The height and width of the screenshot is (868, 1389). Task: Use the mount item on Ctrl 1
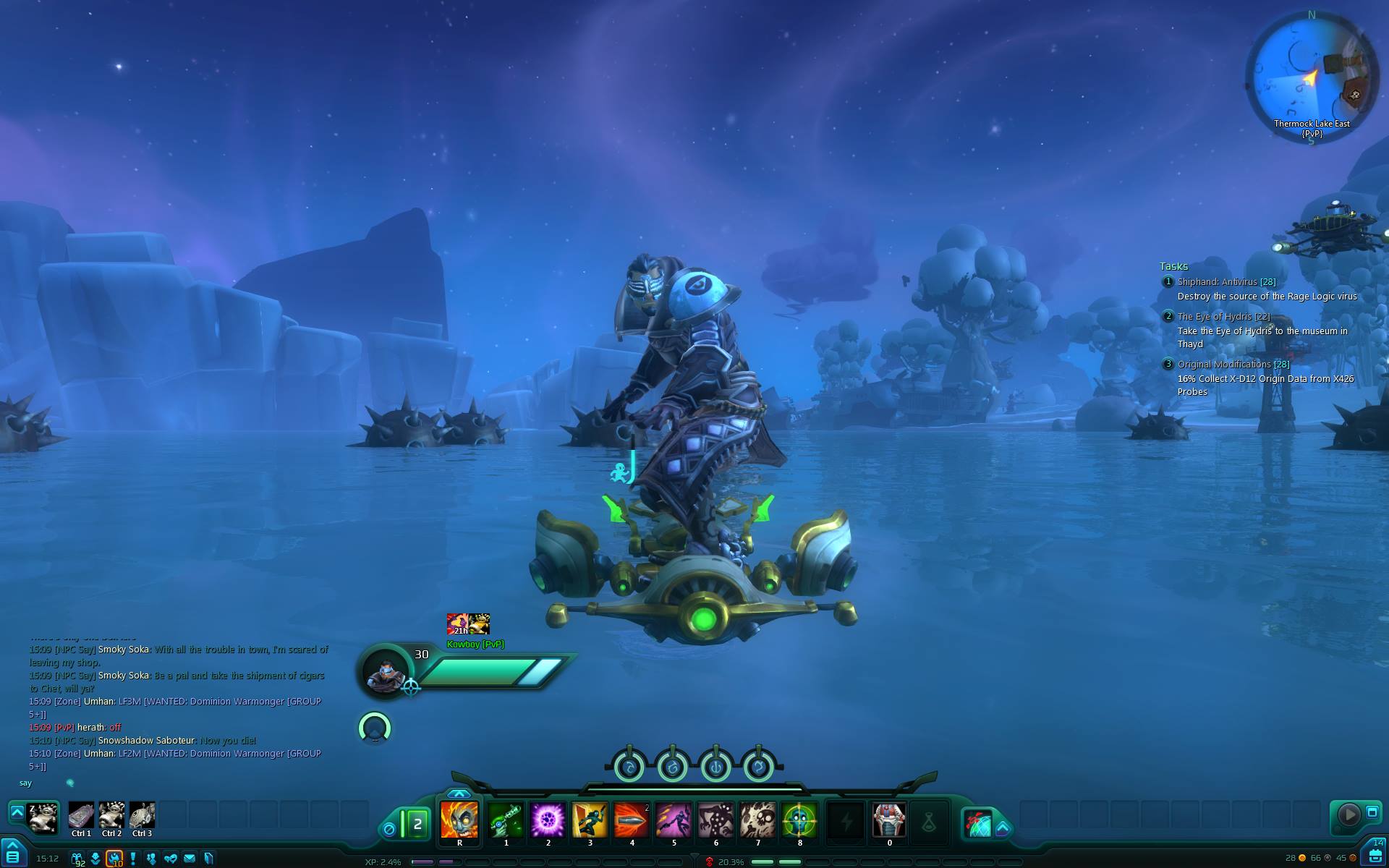click(x=81, y=815)
